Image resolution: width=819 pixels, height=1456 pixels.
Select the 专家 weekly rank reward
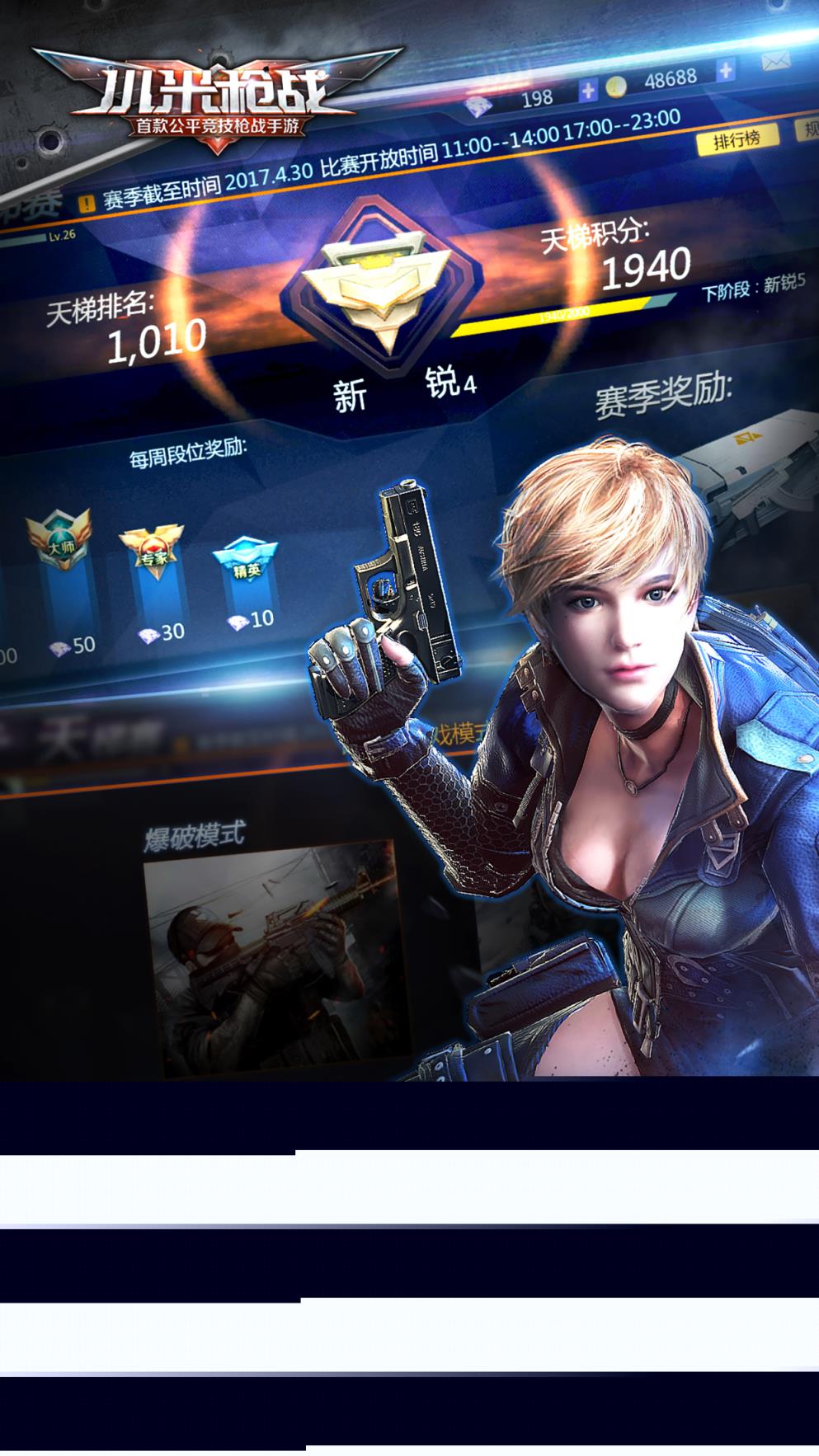coord(151,552)
